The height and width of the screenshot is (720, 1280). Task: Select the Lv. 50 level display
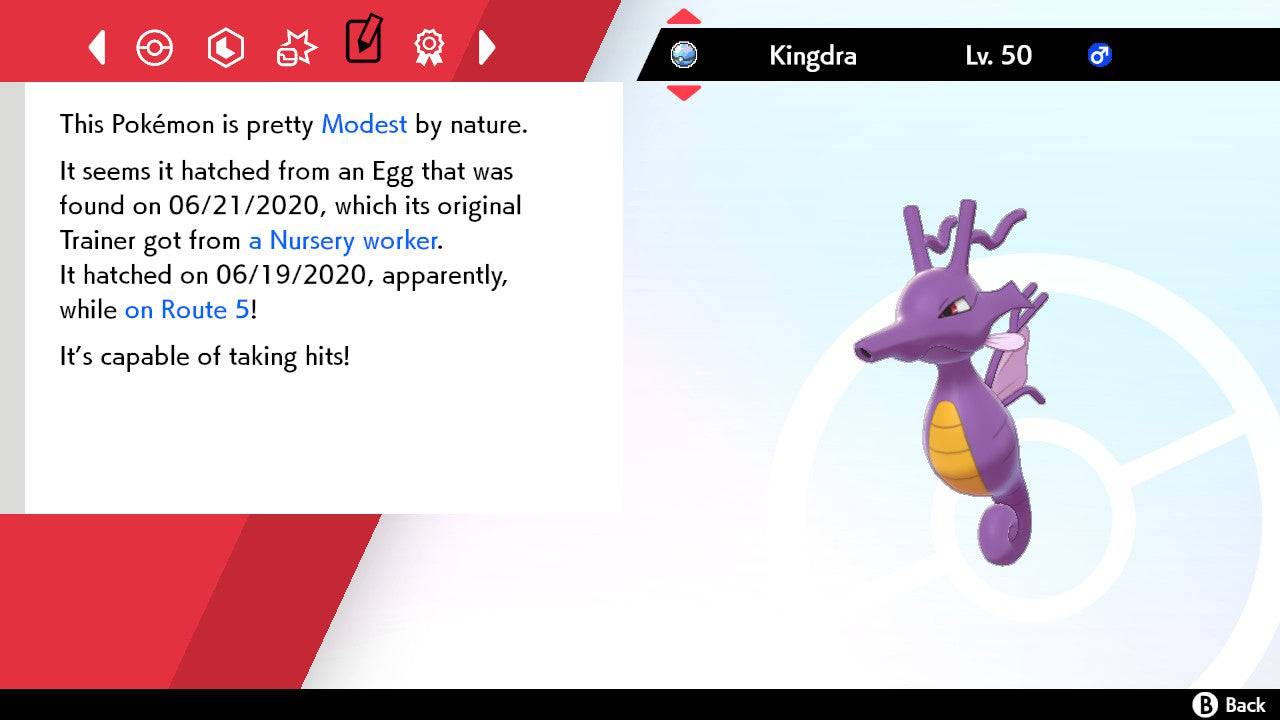[x=1000, y=56]
